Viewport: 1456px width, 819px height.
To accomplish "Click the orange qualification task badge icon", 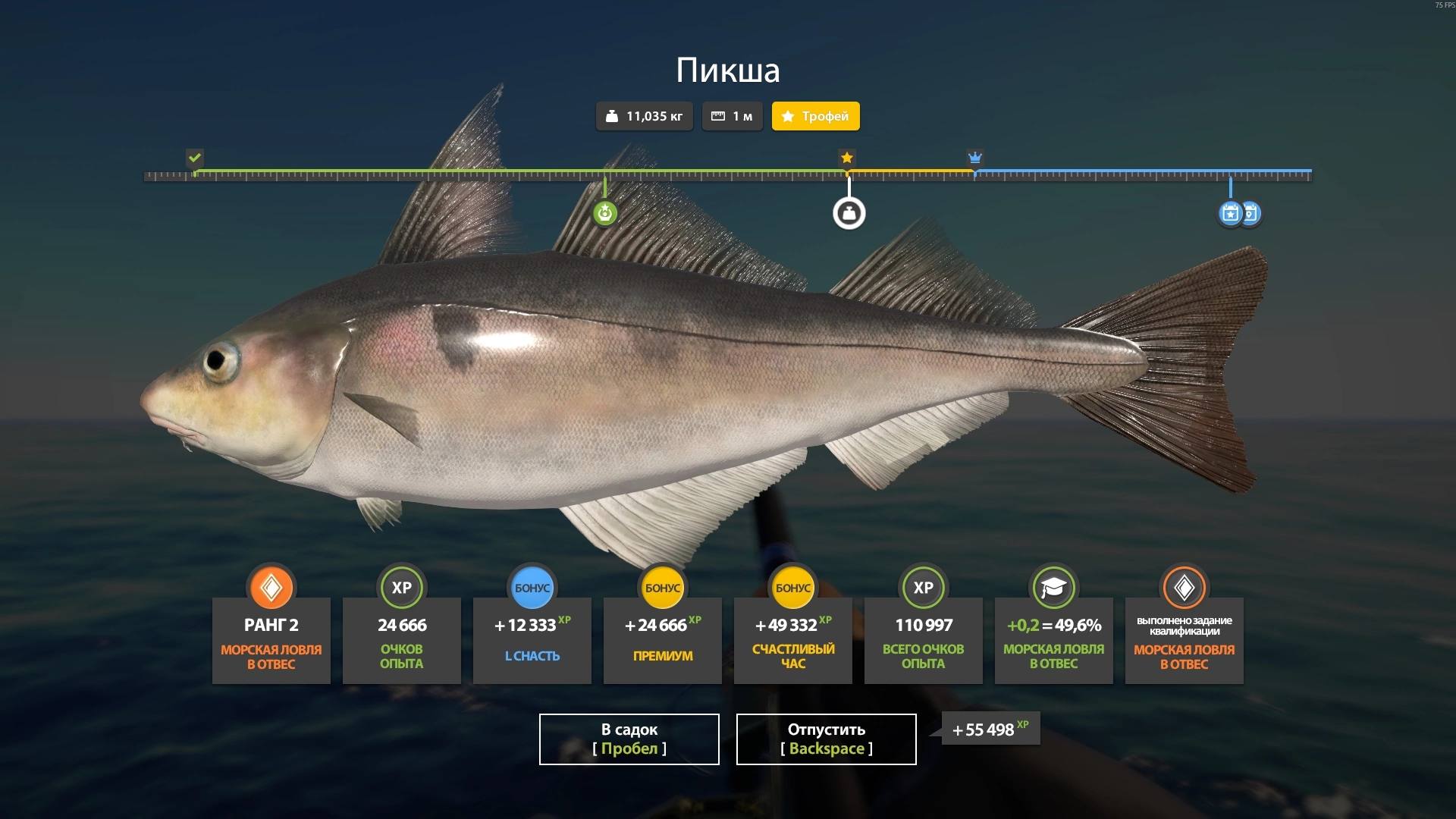I will (1184, 587).
